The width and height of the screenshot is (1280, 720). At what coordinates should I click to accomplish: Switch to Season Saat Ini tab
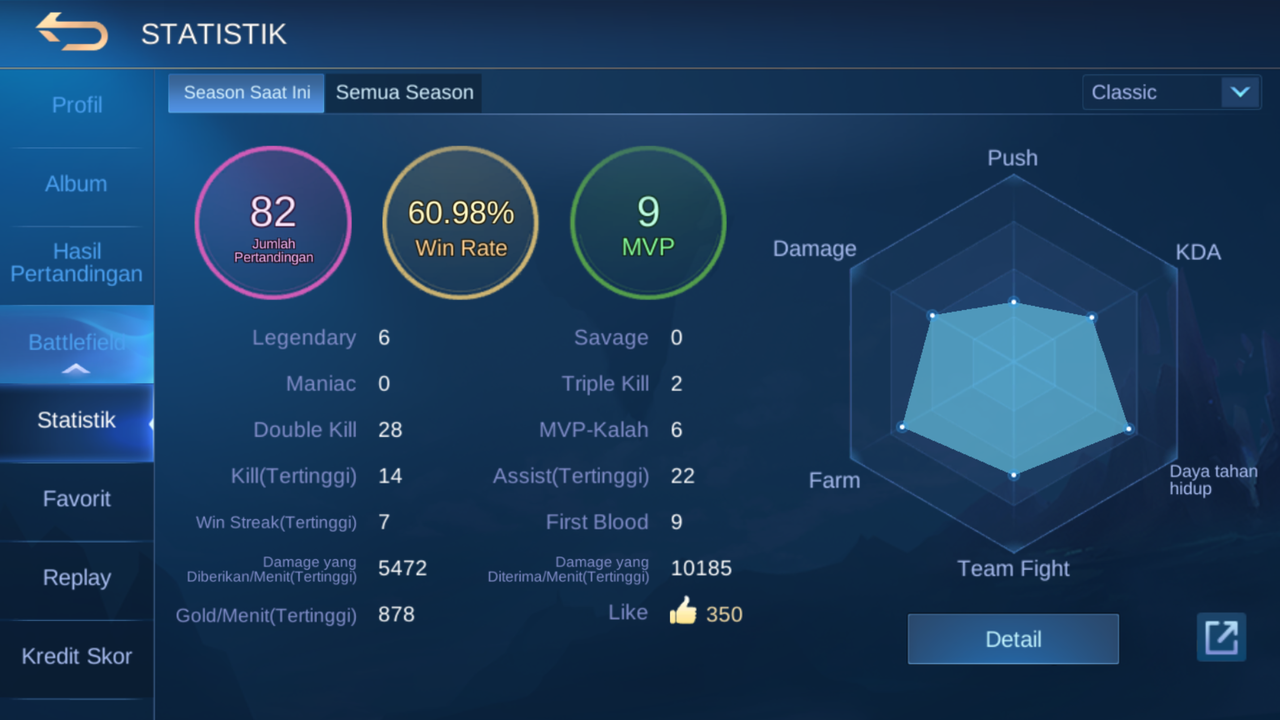tap(246, 93)
